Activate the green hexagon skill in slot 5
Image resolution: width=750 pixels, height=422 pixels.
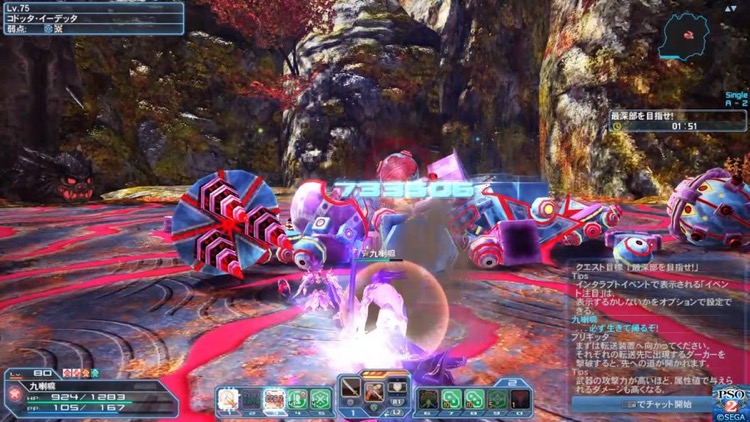[320, 398]
